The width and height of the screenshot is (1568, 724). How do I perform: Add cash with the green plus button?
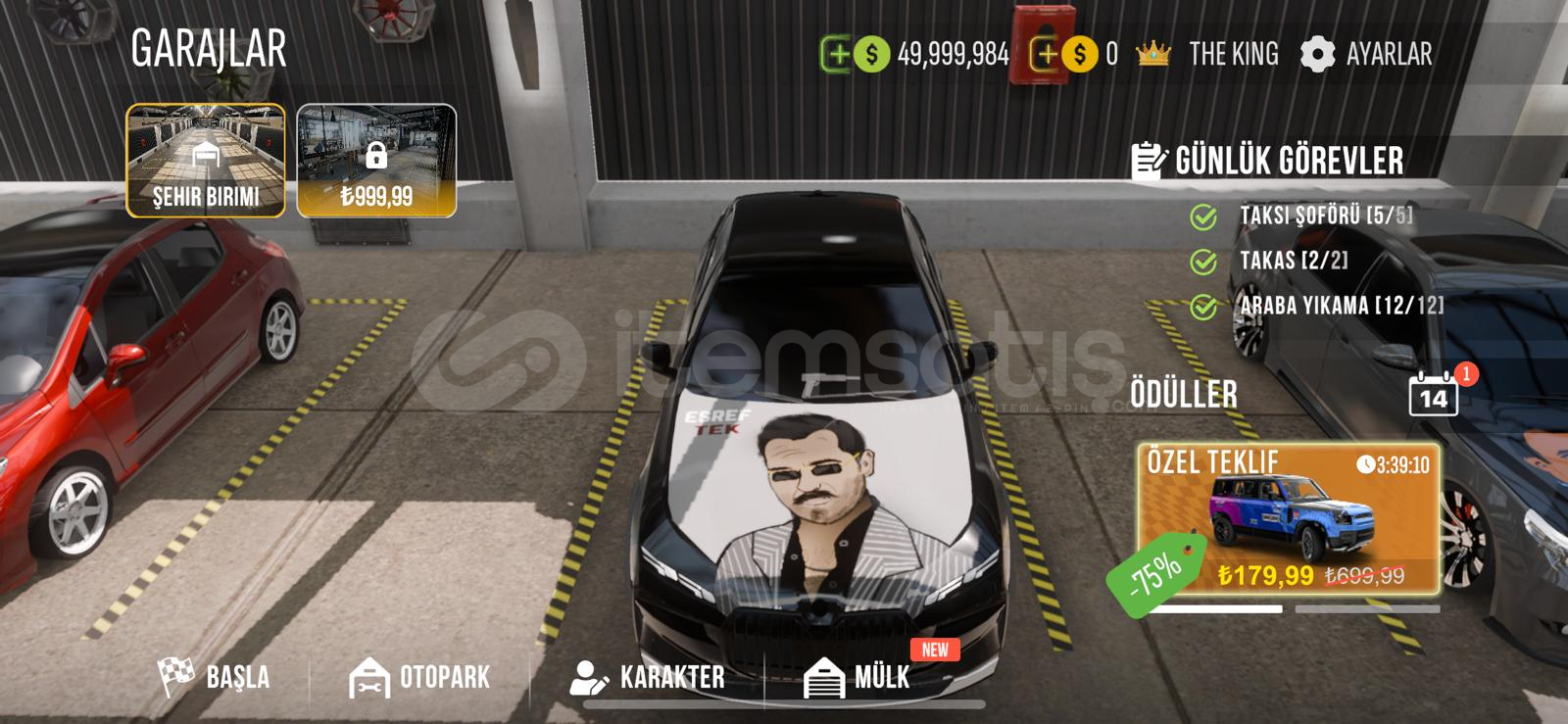836,54
